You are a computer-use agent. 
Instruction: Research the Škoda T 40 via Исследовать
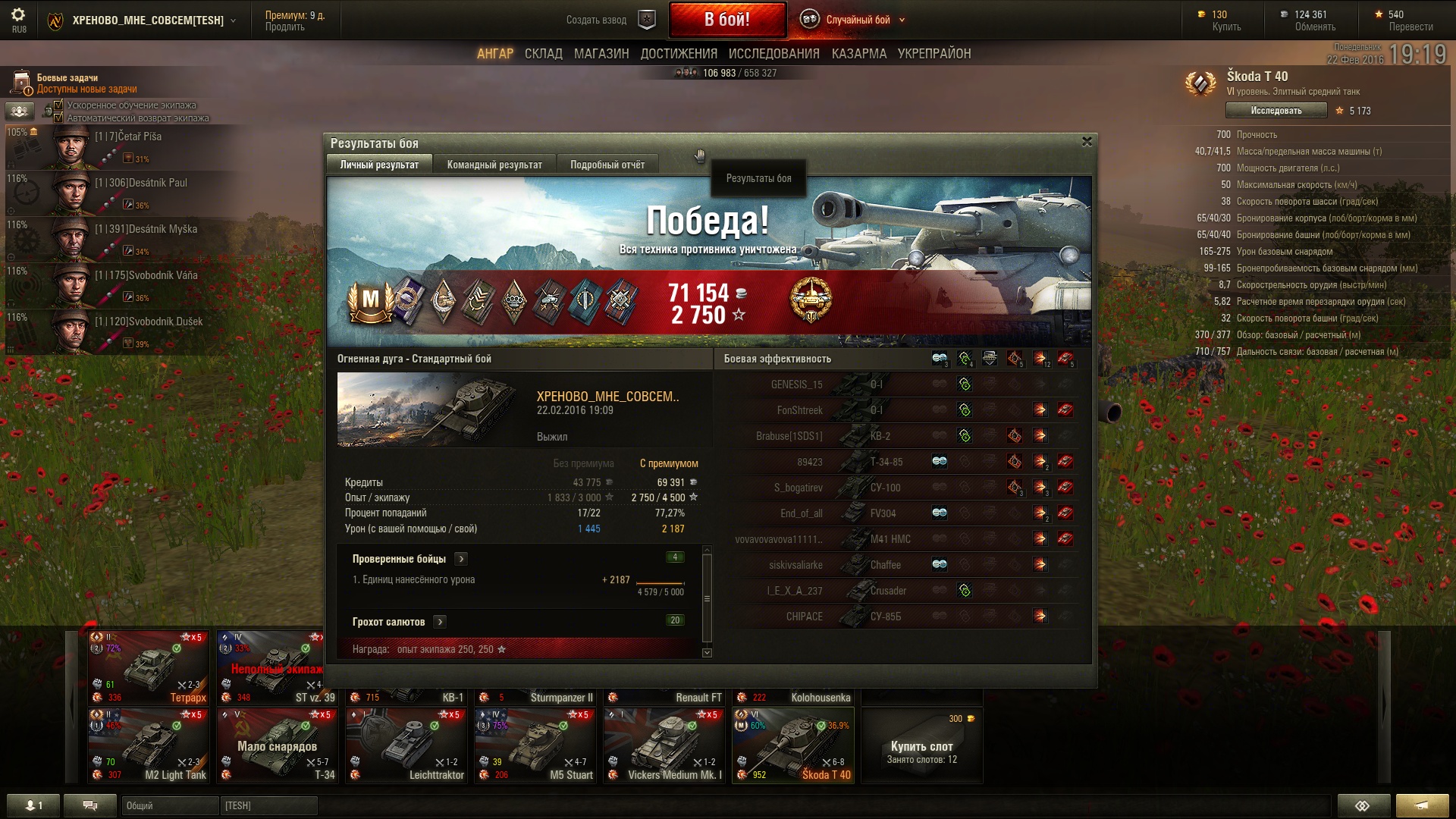(1276, 111)
